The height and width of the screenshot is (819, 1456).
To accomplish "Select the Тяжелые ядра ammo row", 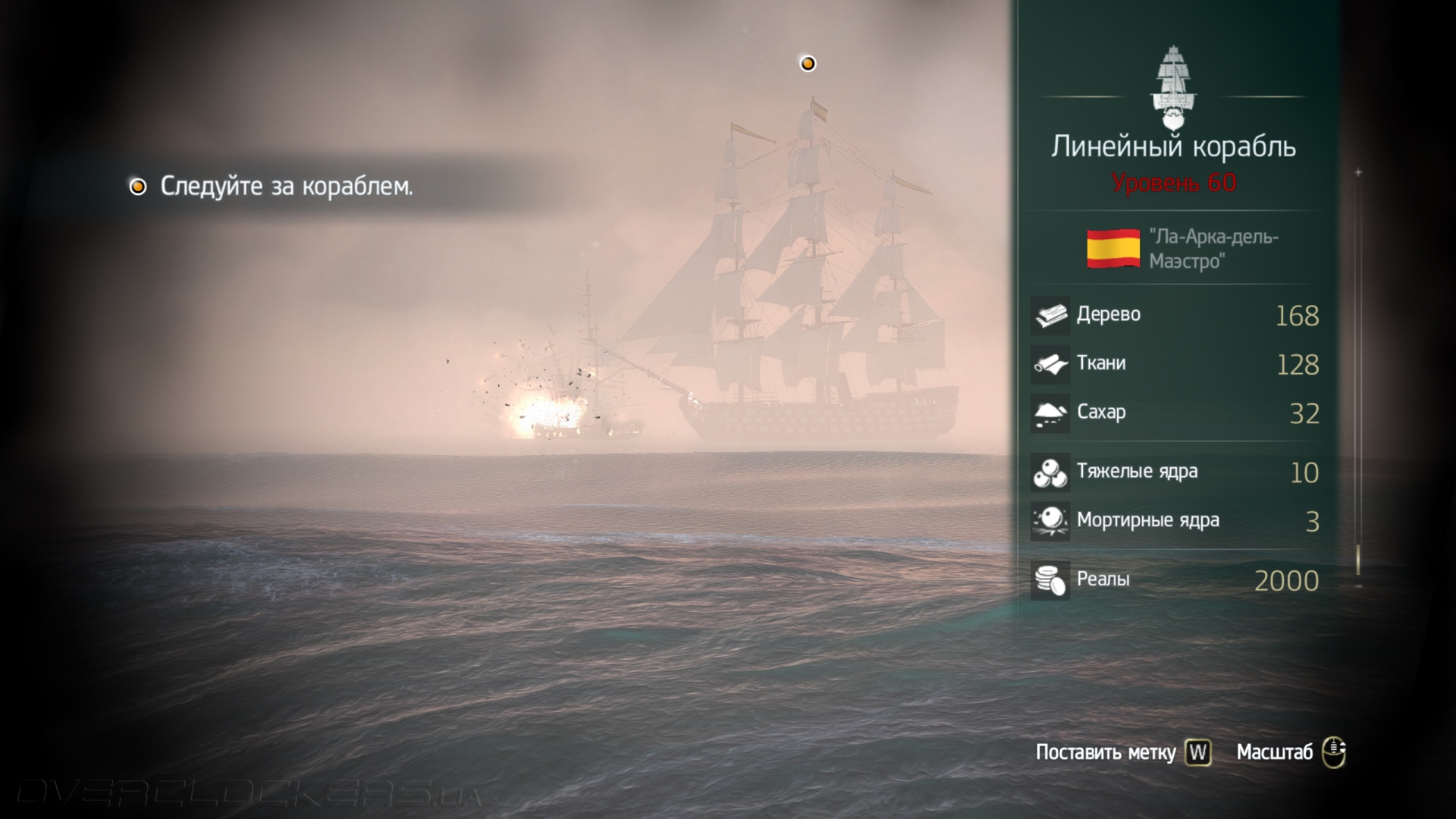I will pos(1174,472).
